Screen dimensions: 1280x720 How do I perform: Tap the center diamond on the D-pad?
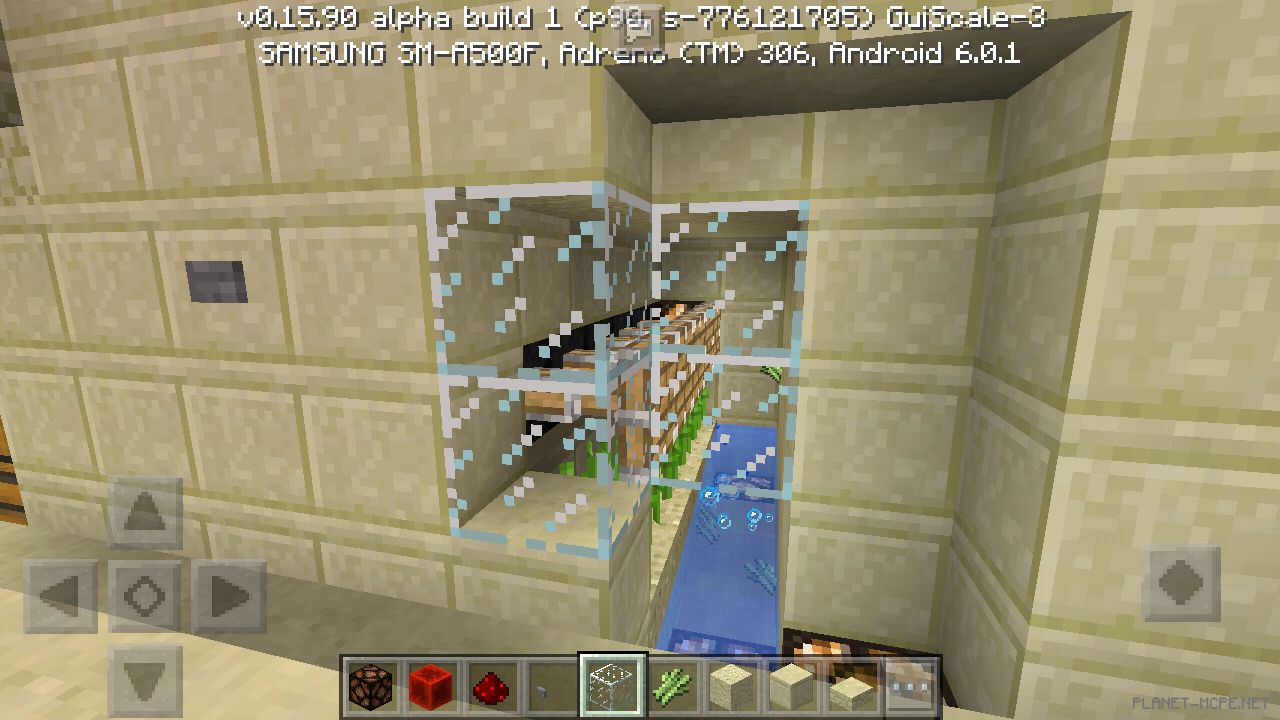click(143, 594)
